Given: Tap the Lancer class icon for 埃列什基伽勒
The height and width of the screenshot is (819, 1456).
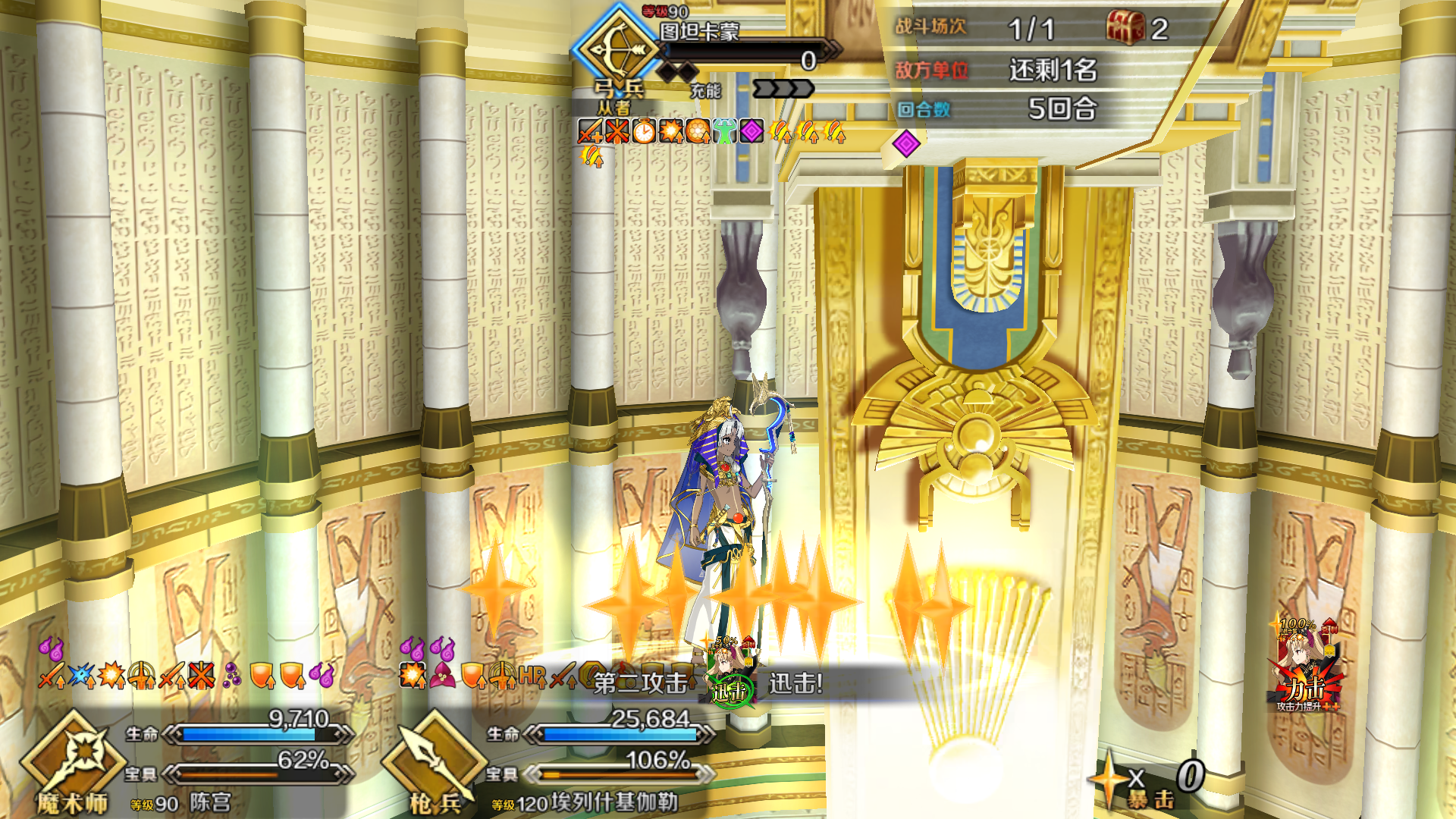Looking at the screenshot, I should 434,758.
